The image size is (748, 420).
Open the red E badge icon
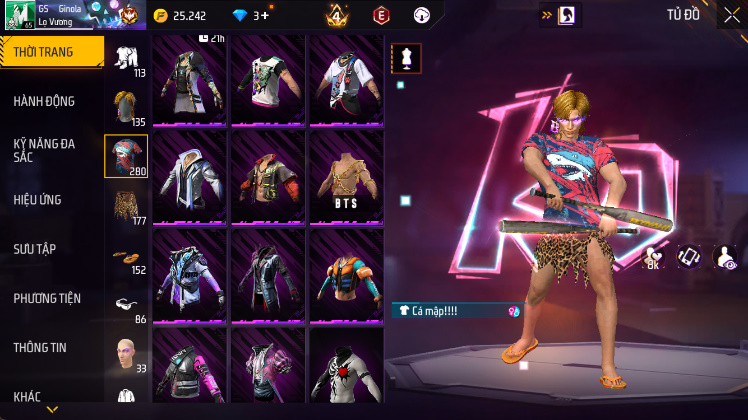click(381, 15)
